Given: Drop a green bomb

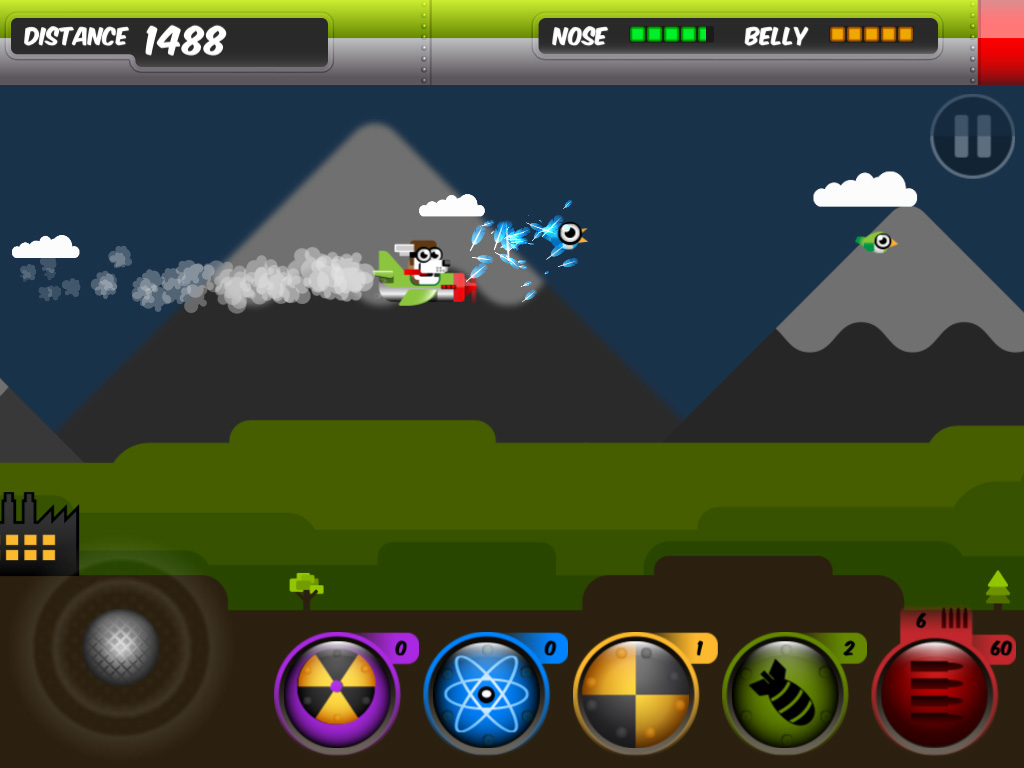Looking at the screenshot, I should (x=784, y=691).
